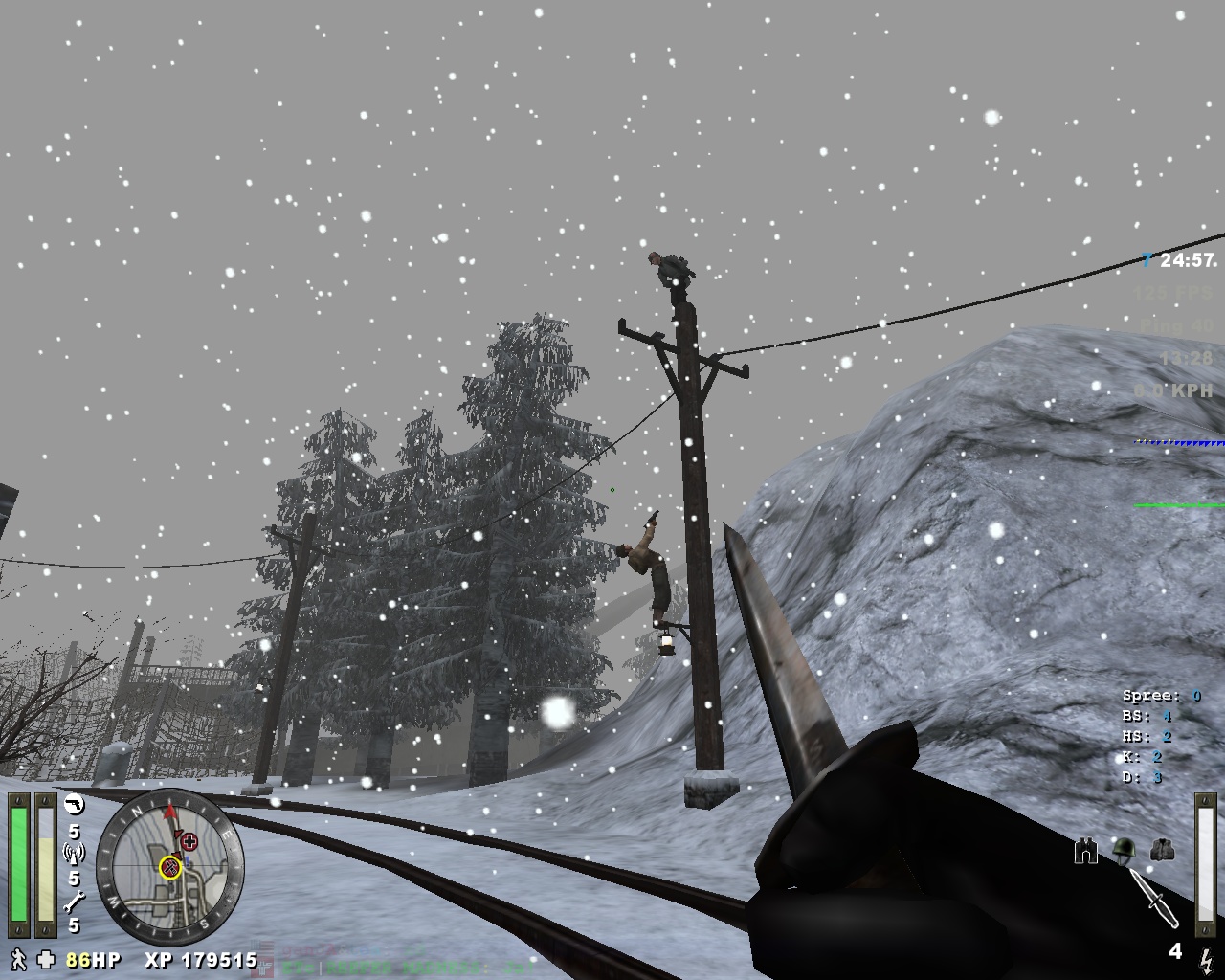Screen dimensions: 1225x980
Task: Select the pistol skill icon
Action: (74, 805)
